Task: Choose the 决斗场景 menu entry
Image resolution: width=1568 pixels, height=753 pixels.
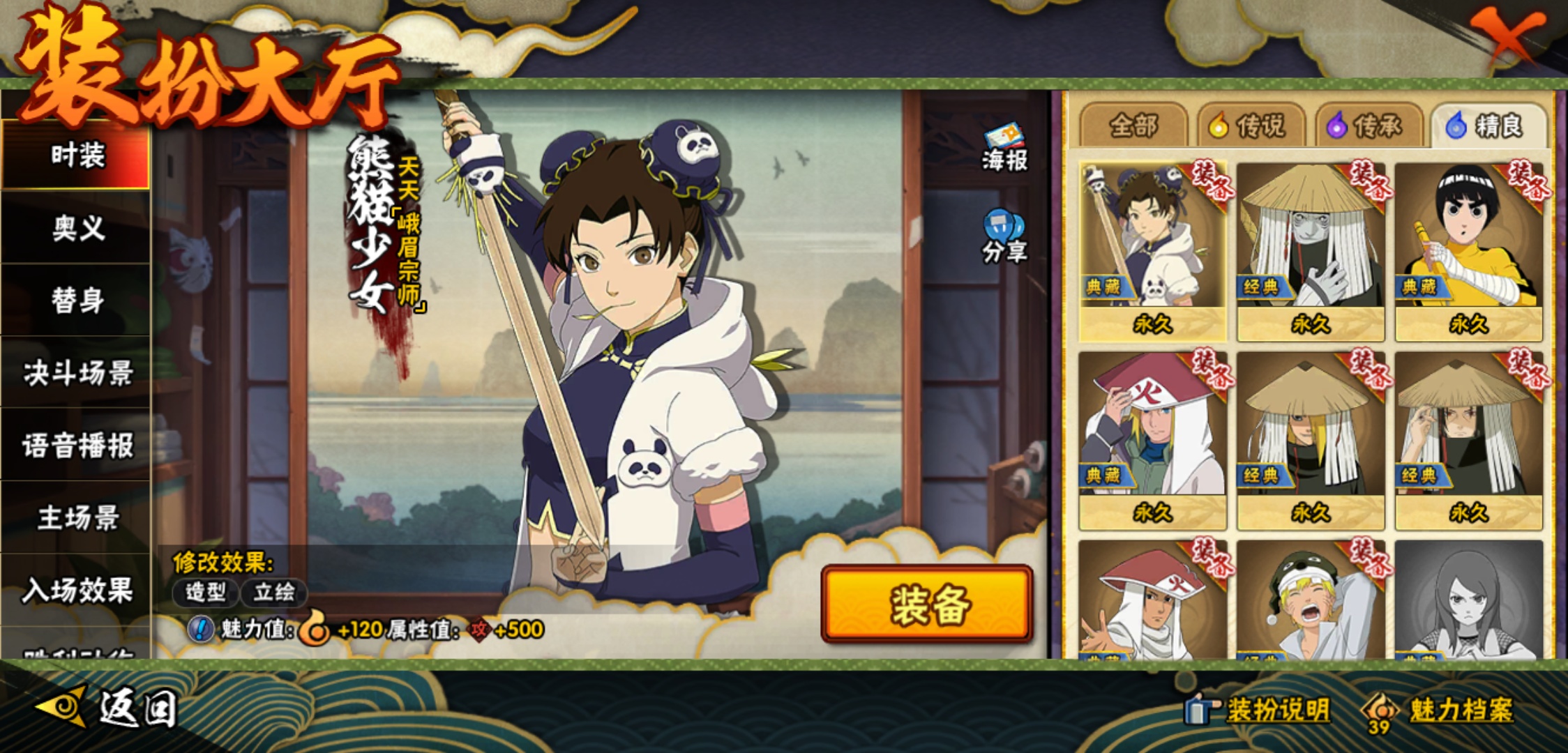Action: tap(77, 373)
